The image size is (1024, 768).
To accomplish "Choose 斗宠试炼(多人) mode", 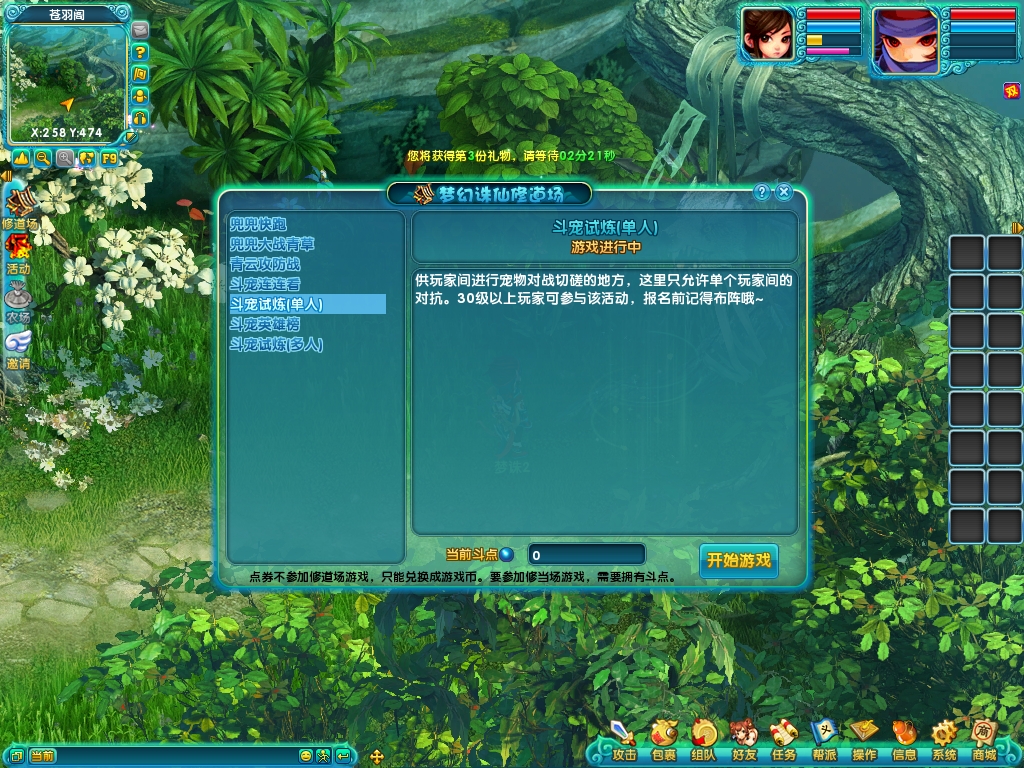I will (276, 344).
